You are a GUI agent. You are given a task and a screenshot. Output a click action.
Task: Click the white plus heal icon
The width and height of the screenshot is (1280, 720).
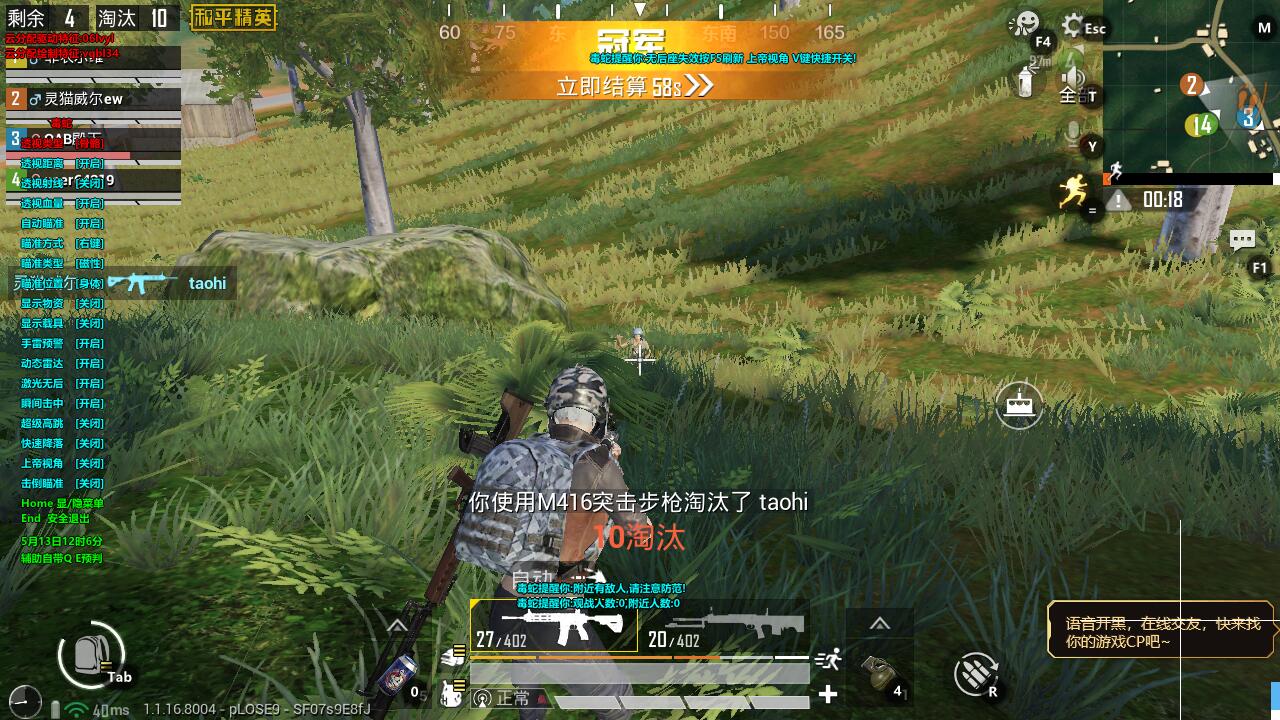click(x=828, y=694)
